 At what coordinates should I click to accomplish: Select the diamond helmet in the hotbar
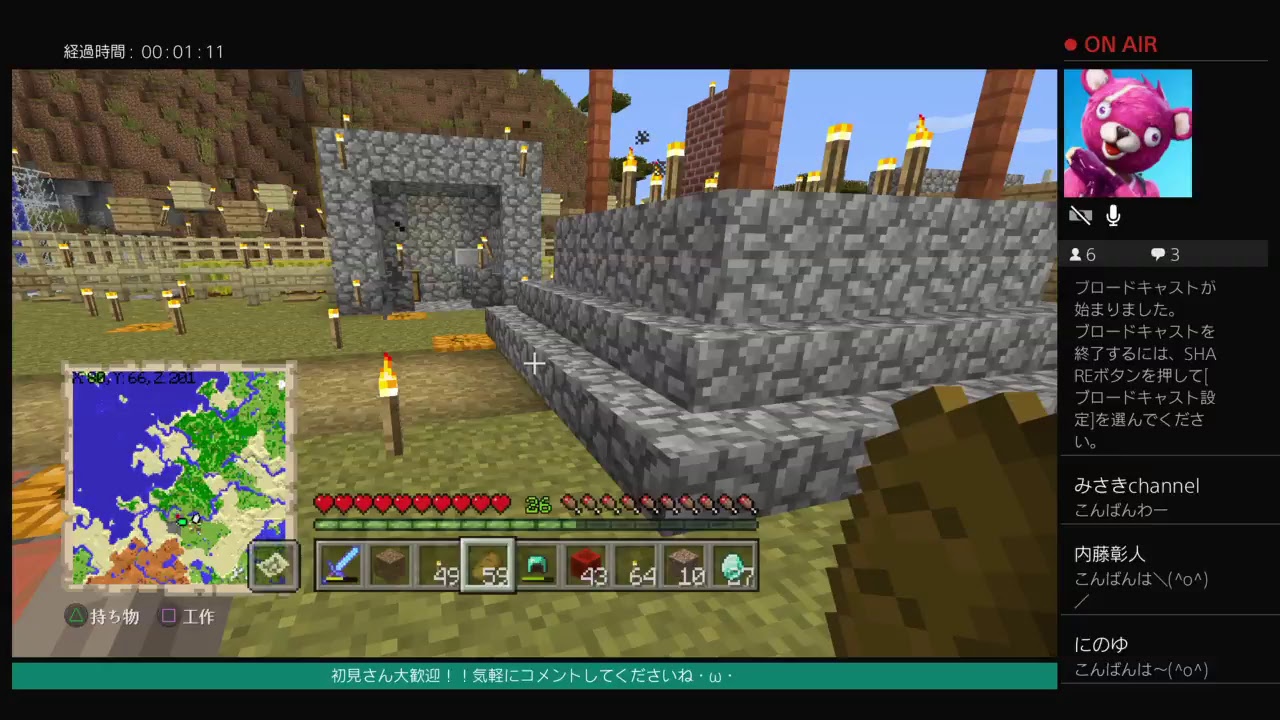(537, 566)
